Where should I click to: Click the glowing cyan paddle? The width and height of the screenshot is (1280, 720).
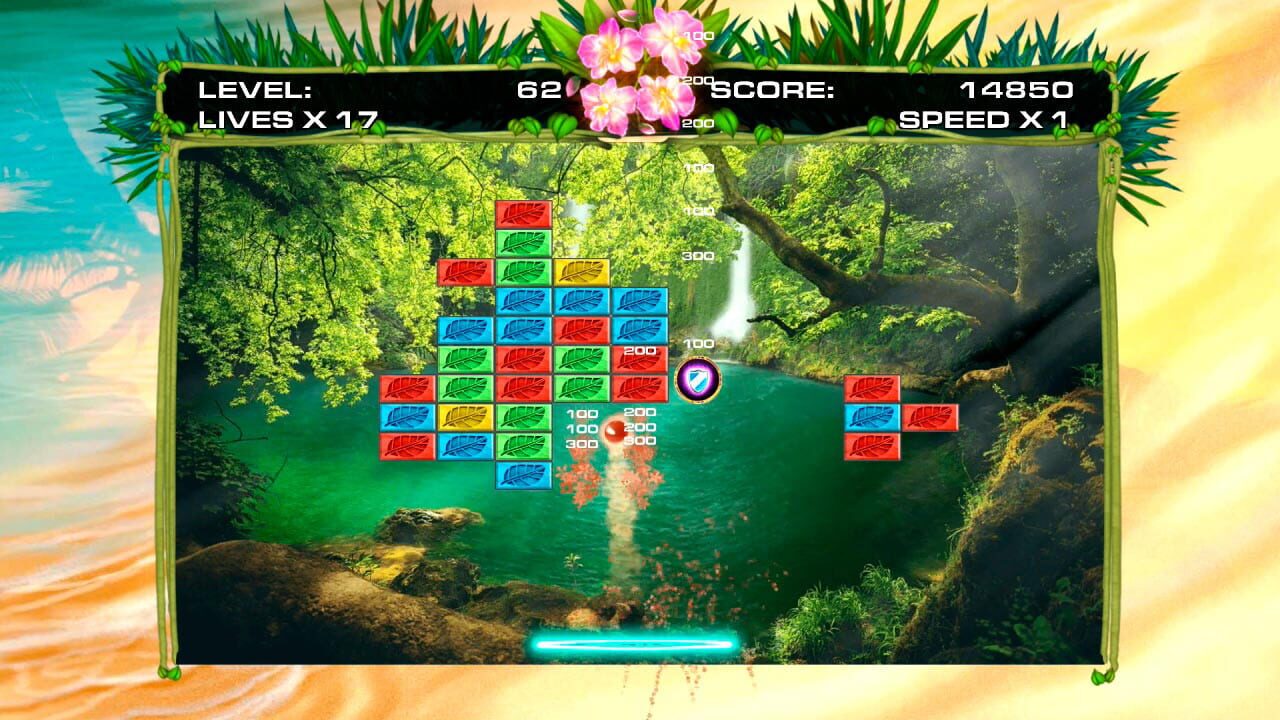[632, 645]
